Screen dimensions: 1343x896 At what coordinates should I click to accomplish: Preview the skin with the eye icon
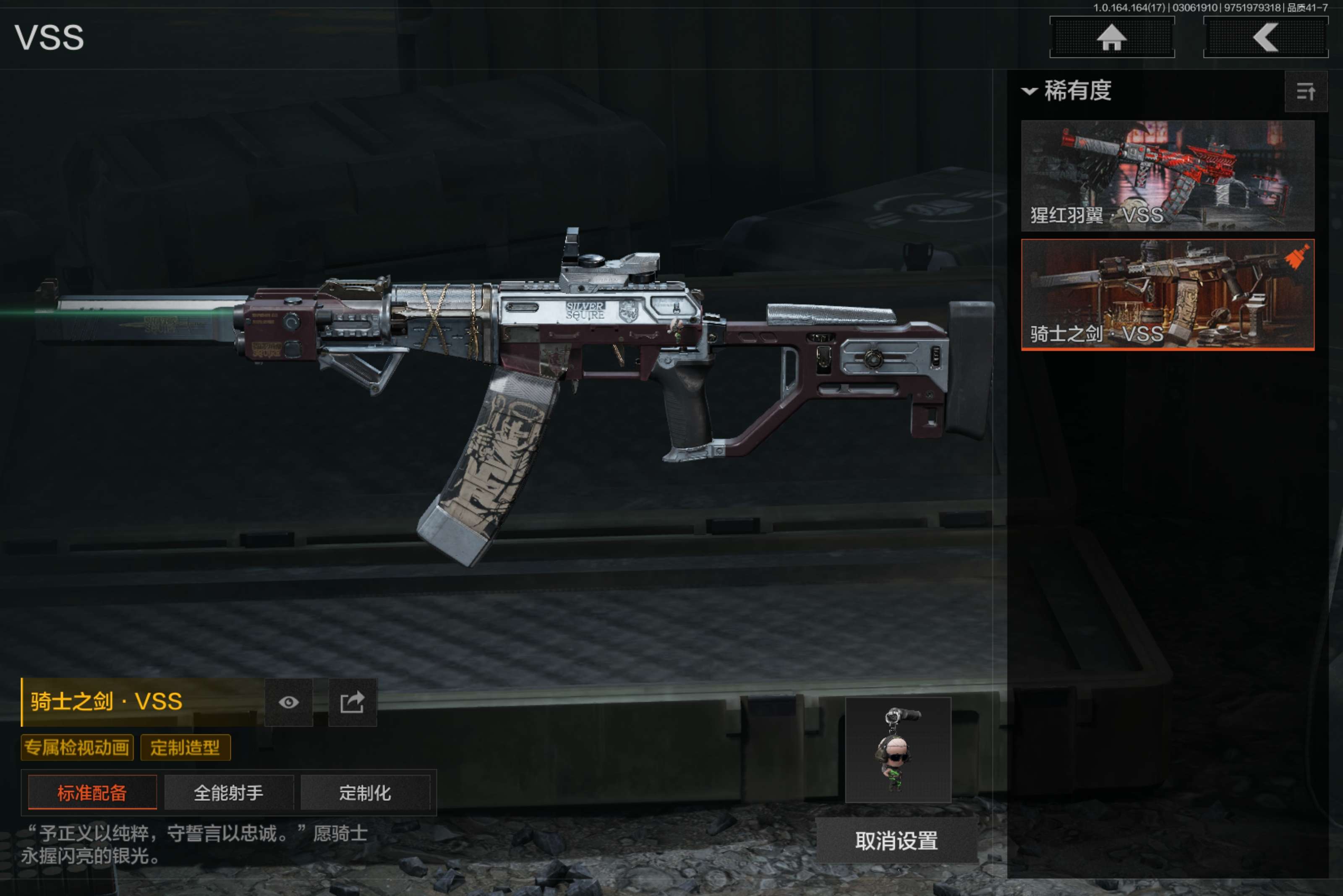click(x=289, y=702)
